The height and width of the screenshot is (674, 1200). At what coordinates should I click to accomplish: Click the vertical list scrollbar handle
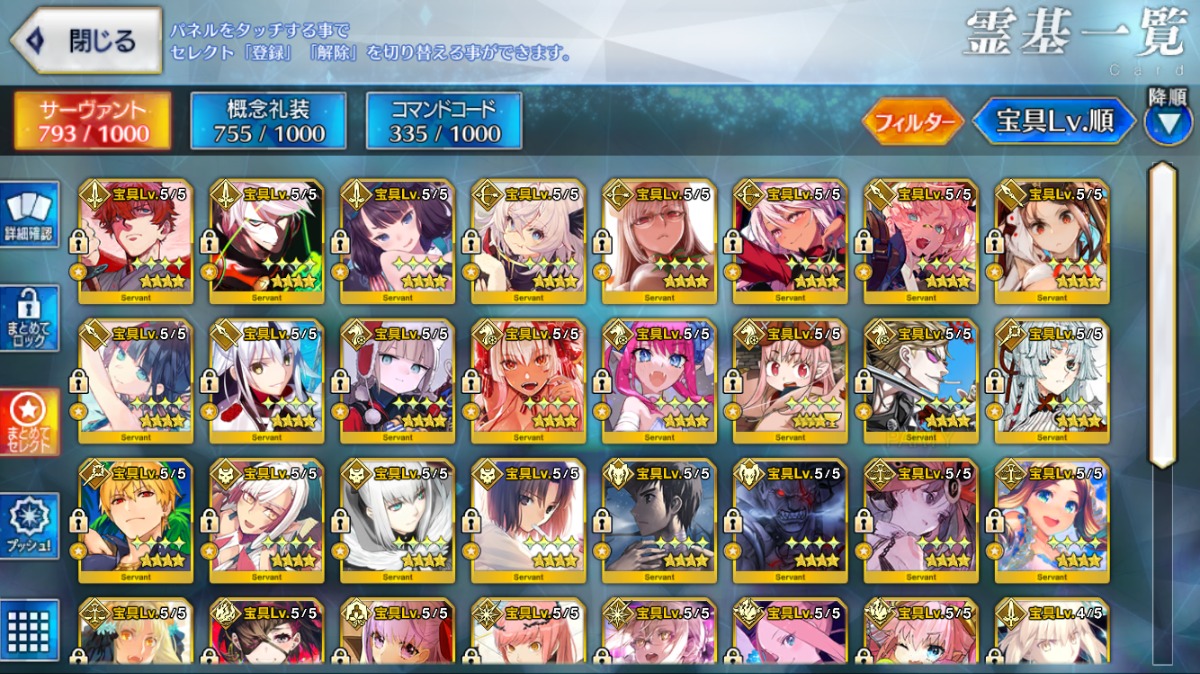click(1161, 315)
